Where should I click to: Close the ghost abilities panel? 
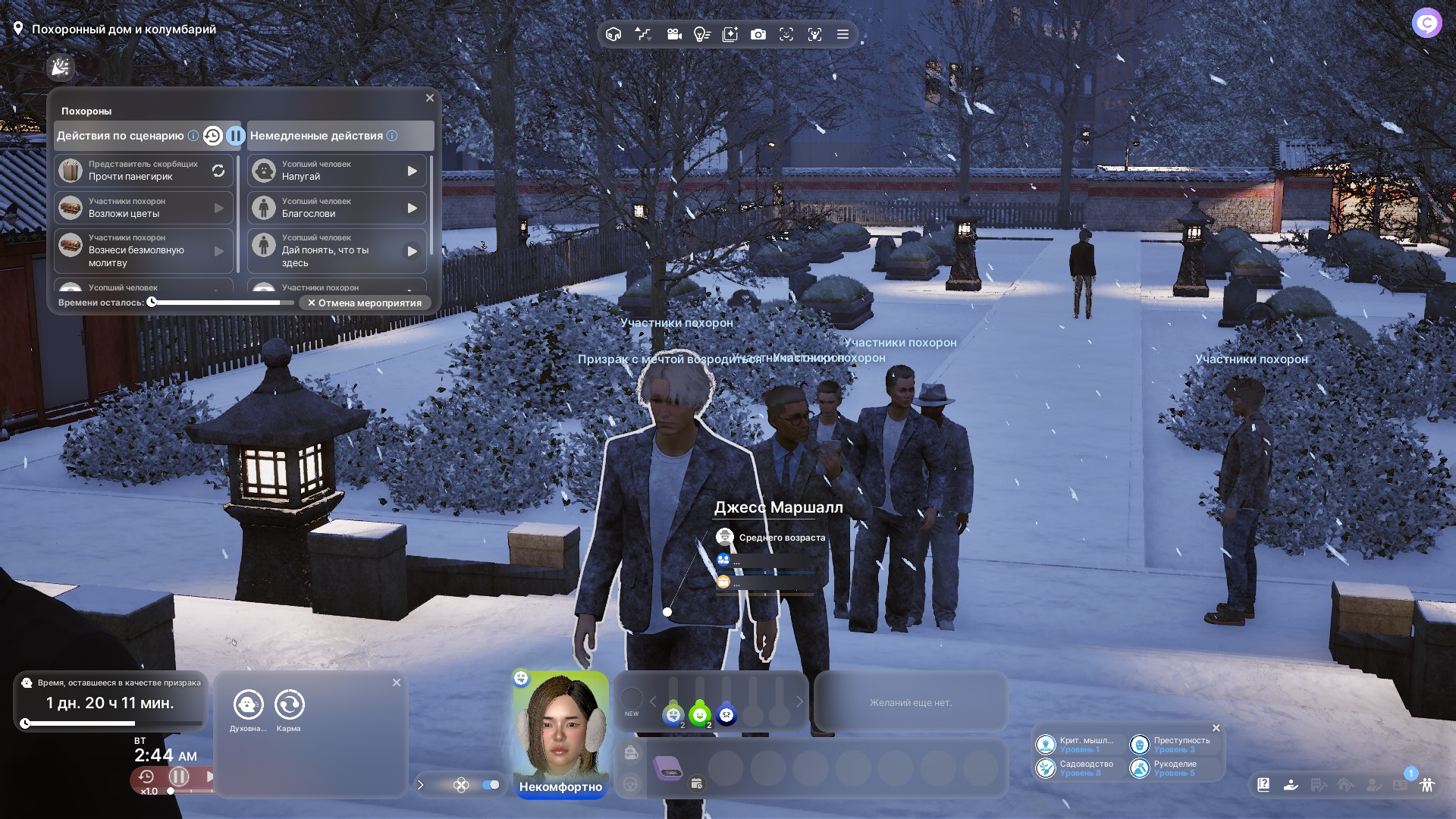(397, 682)
